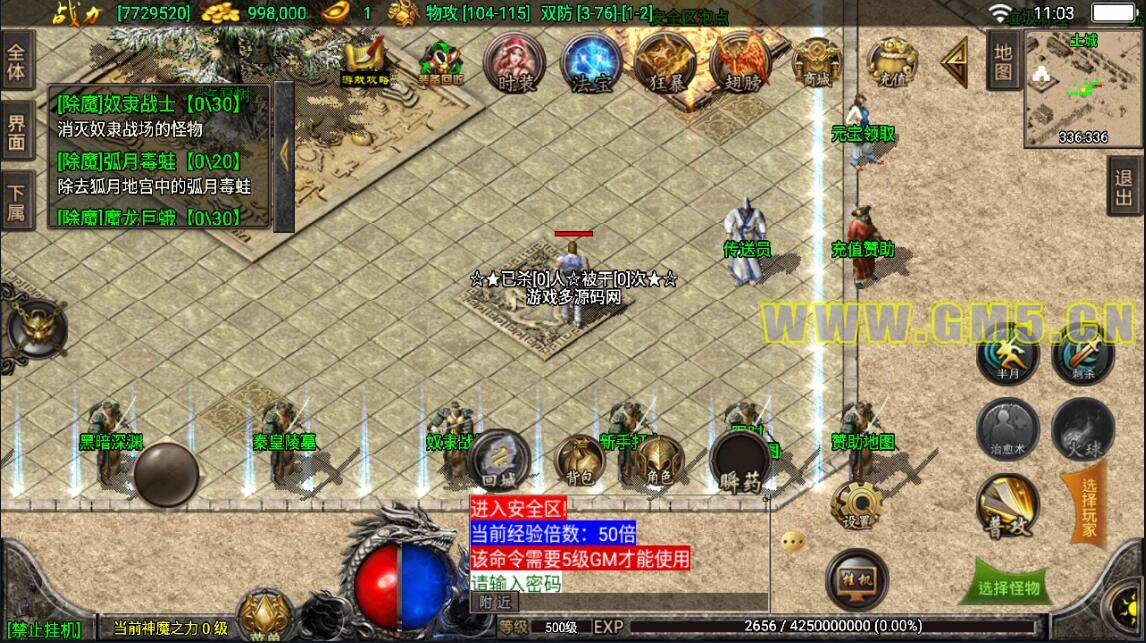
Task: Open the 翅膀 wings menu
Action: pos(740,64)
